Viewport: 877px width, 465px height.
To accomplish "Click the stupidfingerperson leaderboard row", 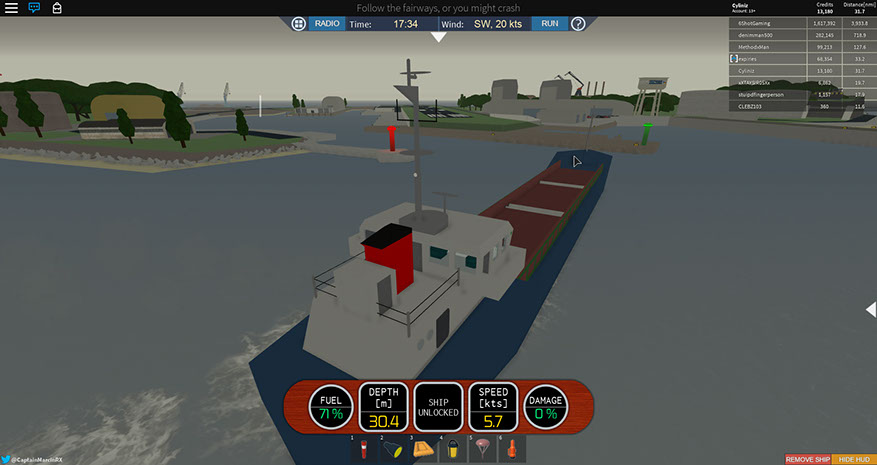I will tap(760, 95).
